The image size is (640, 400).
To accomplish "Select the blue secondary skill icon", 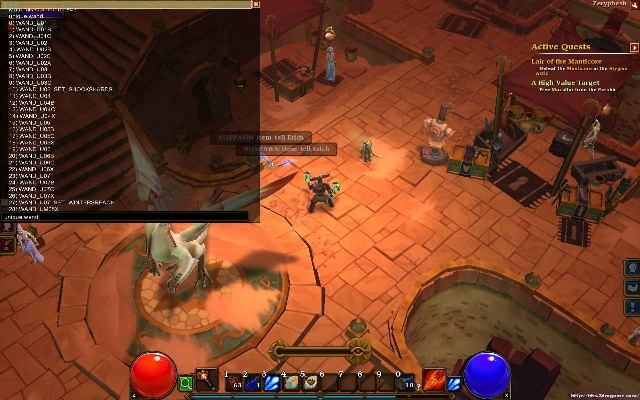I will click(454, 382).
